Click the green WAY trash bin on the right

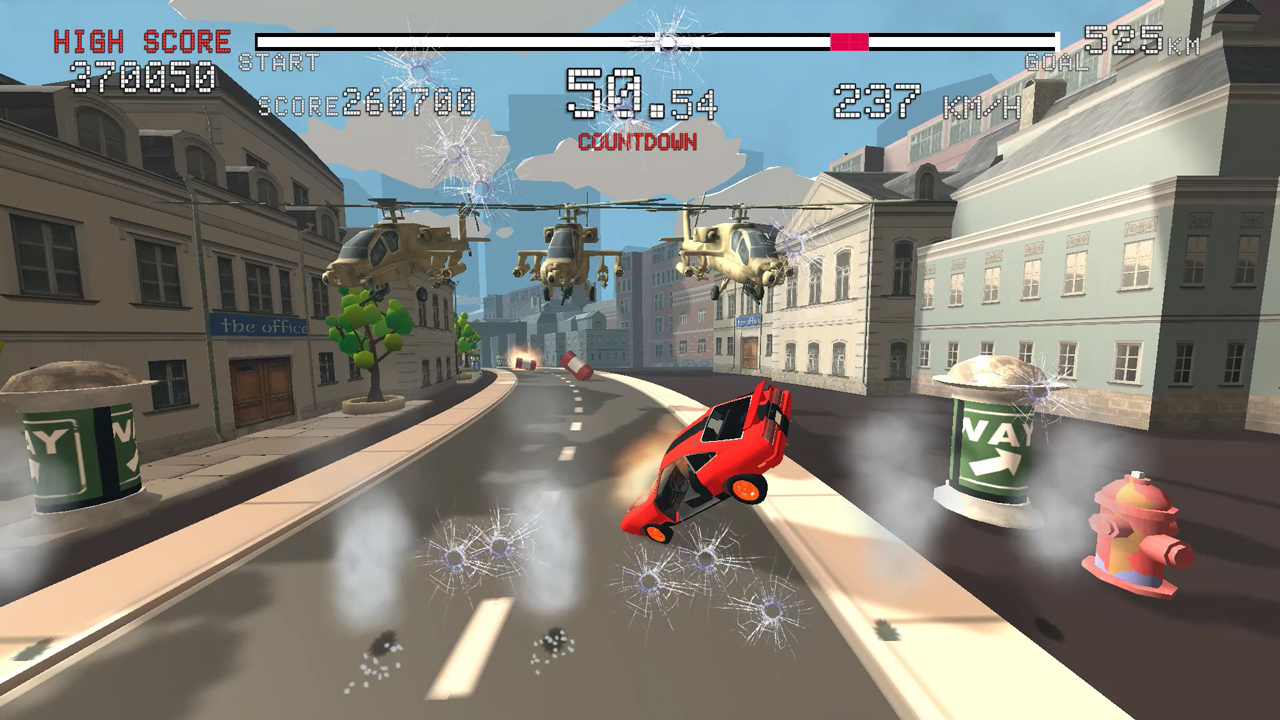tap(985, 440)
